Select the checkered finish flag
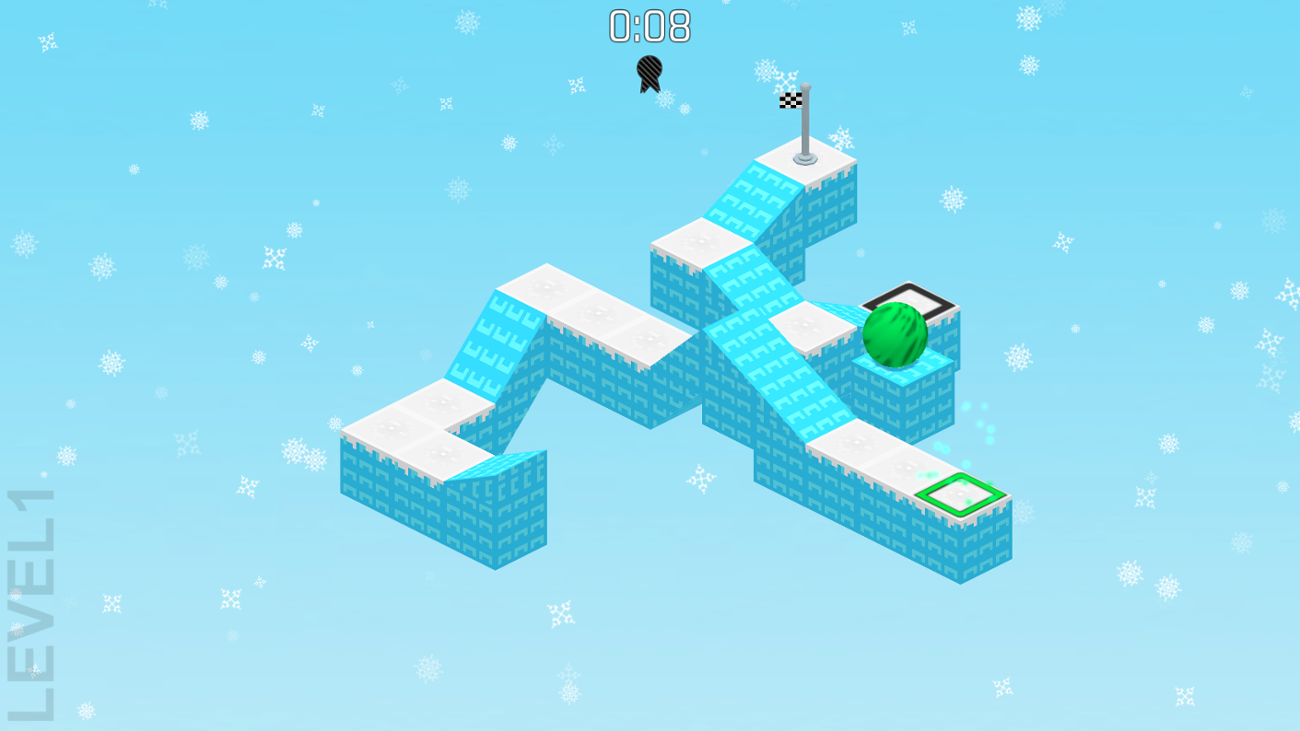The height and width of the screenshot is (731, 1300). [x=793, y=100]
